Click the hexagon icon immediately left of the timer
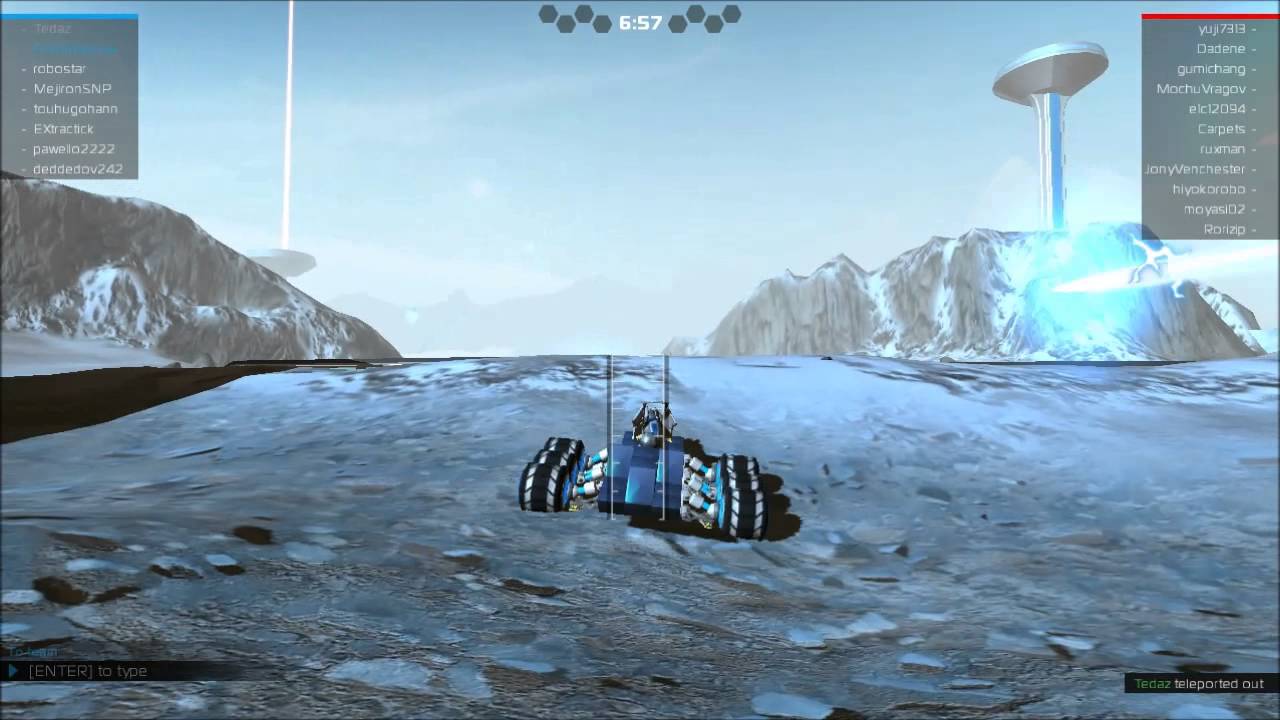The image size is (1280, 720). pyautogui.click(x=602, y=24)
